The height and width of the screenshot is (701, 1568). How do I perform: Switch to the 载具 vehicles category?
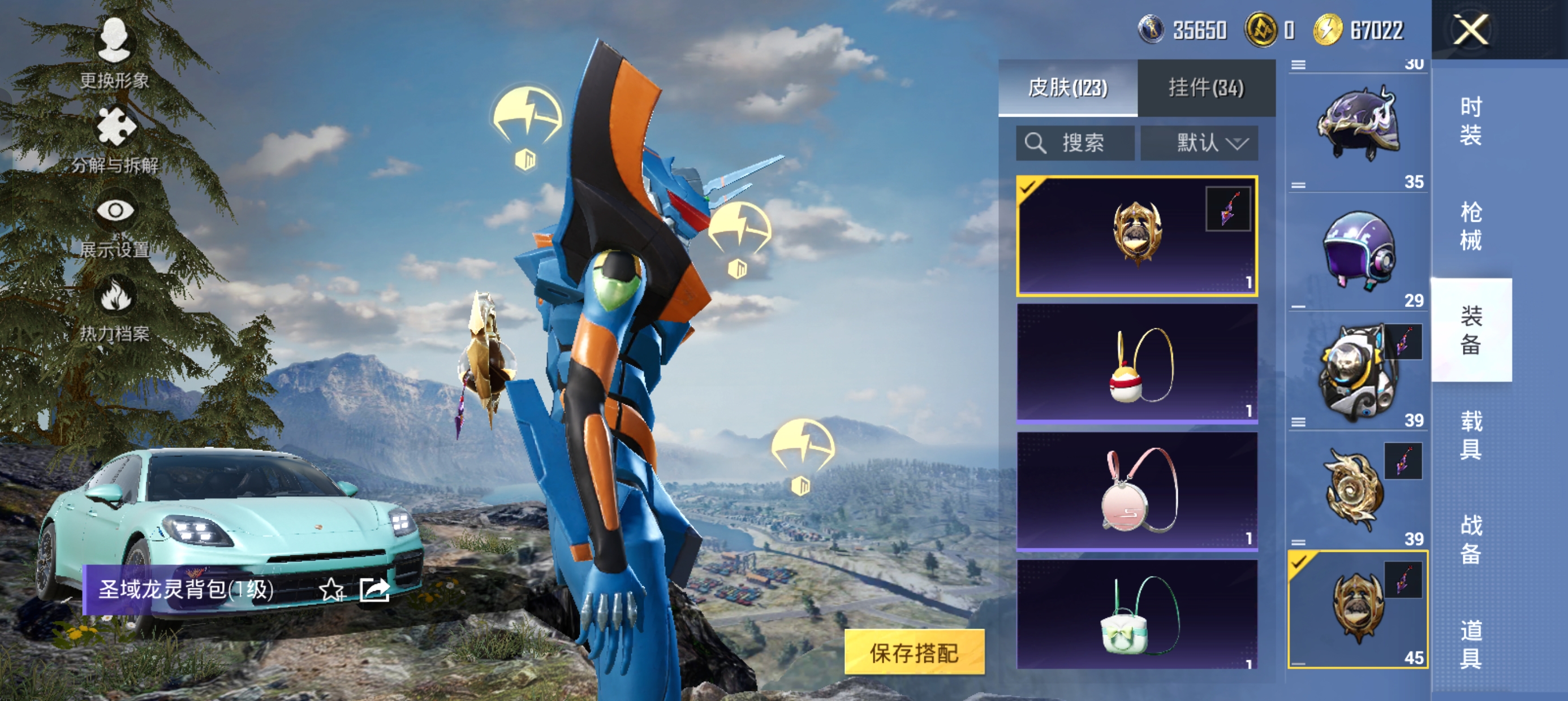click(1471, 435)
